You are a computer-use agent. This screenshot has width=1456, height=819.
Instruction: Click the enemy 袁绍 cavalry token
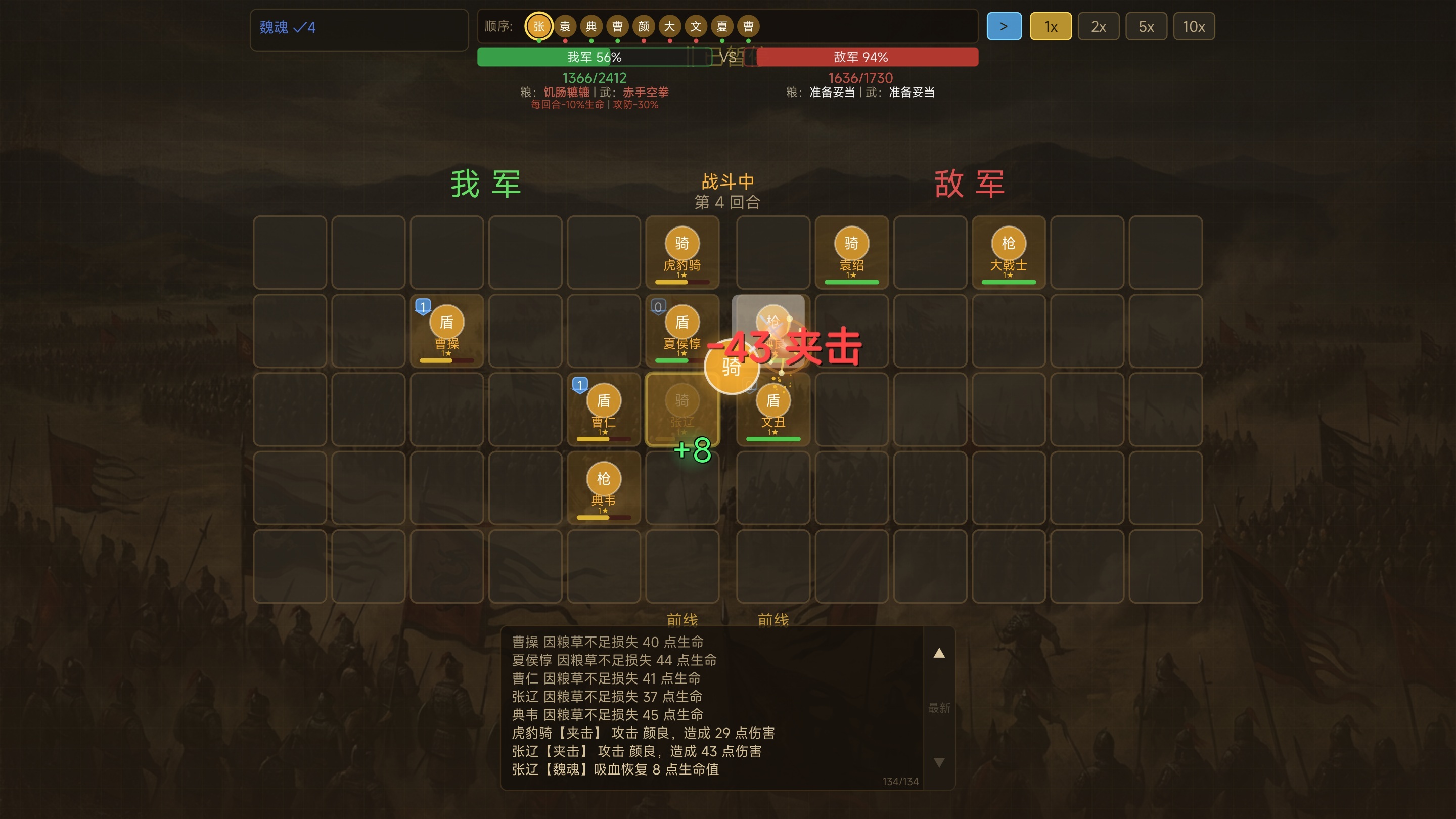pos(851,252)
